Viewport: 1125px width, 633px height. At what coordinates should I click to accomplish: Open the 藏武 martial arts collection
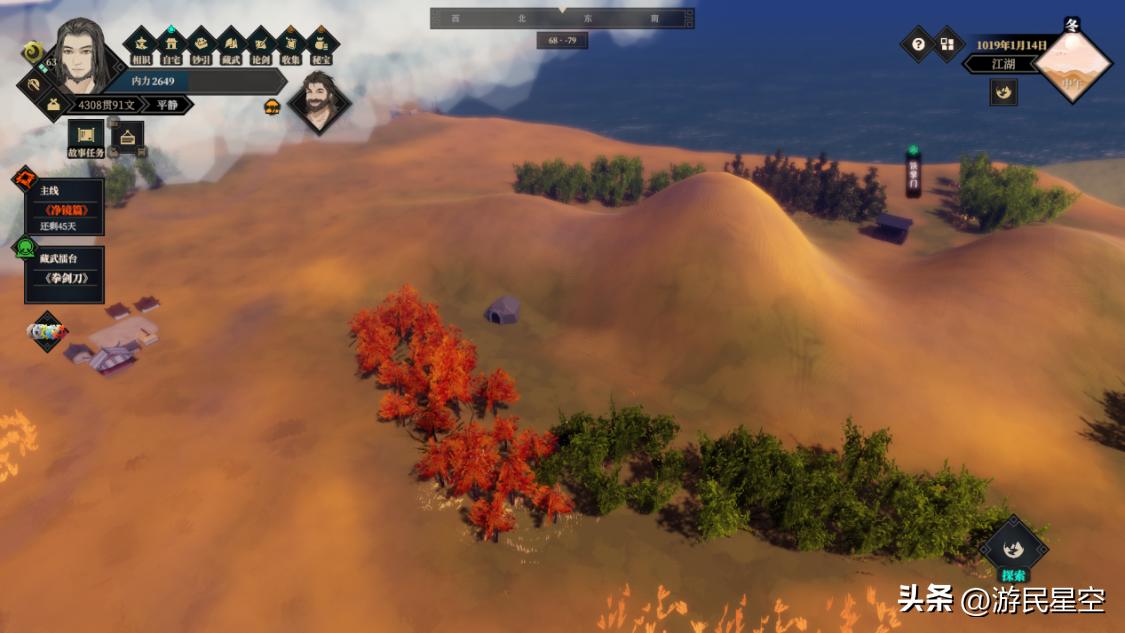click(231, 44)
